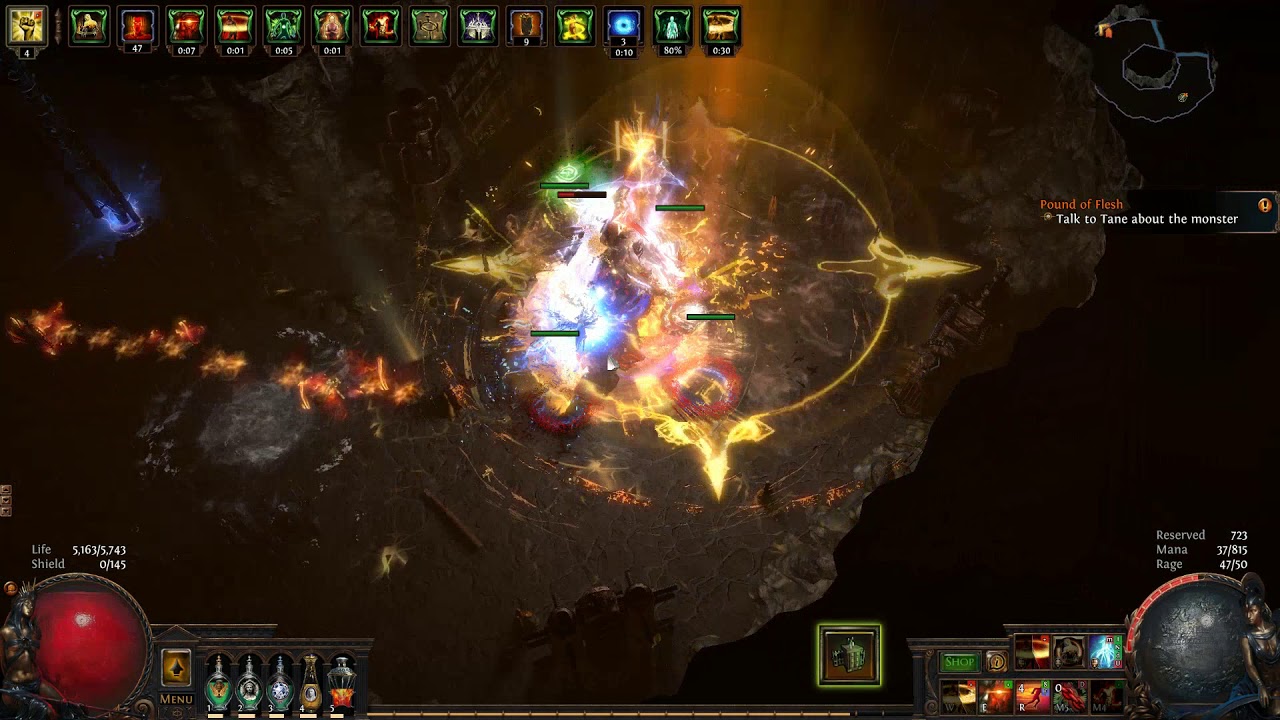Open the green Shop button

[x=959, y=662]
